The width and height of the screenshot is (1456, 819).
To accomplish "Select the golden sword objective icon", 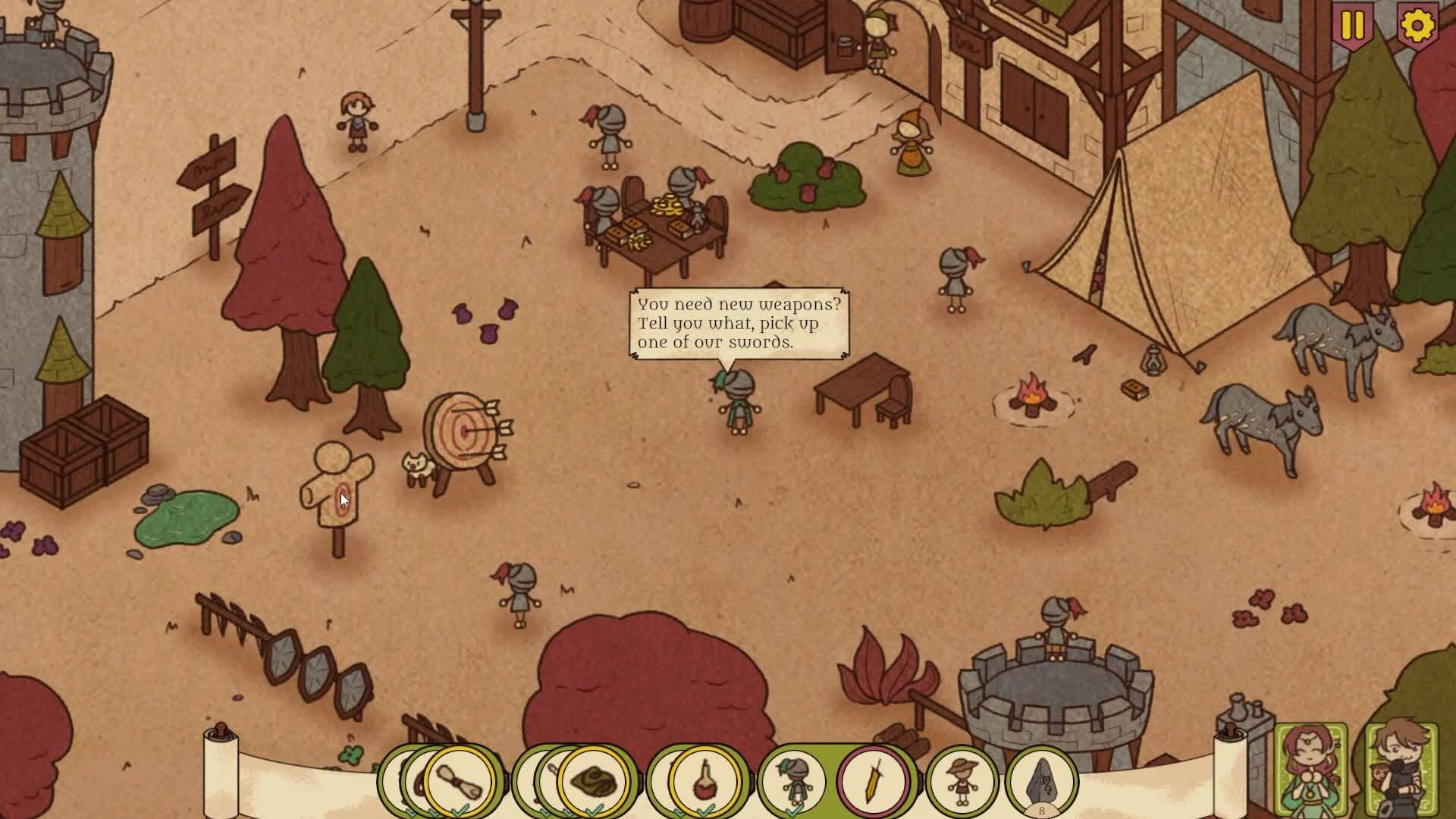I will [873, 781].
